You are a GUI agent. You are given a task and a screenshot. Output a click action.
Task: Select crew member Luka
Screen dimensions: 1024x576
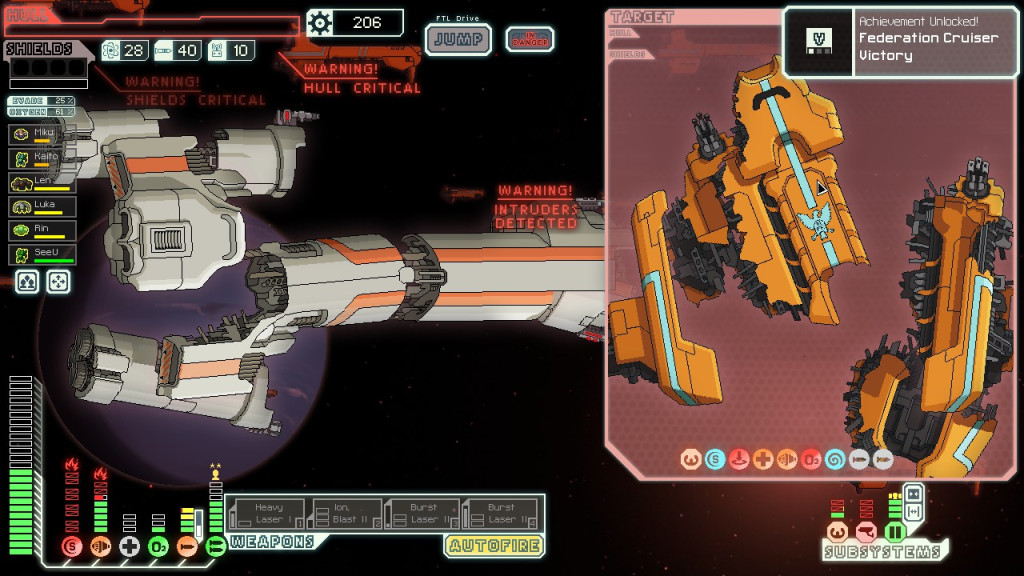coord(42,206)
